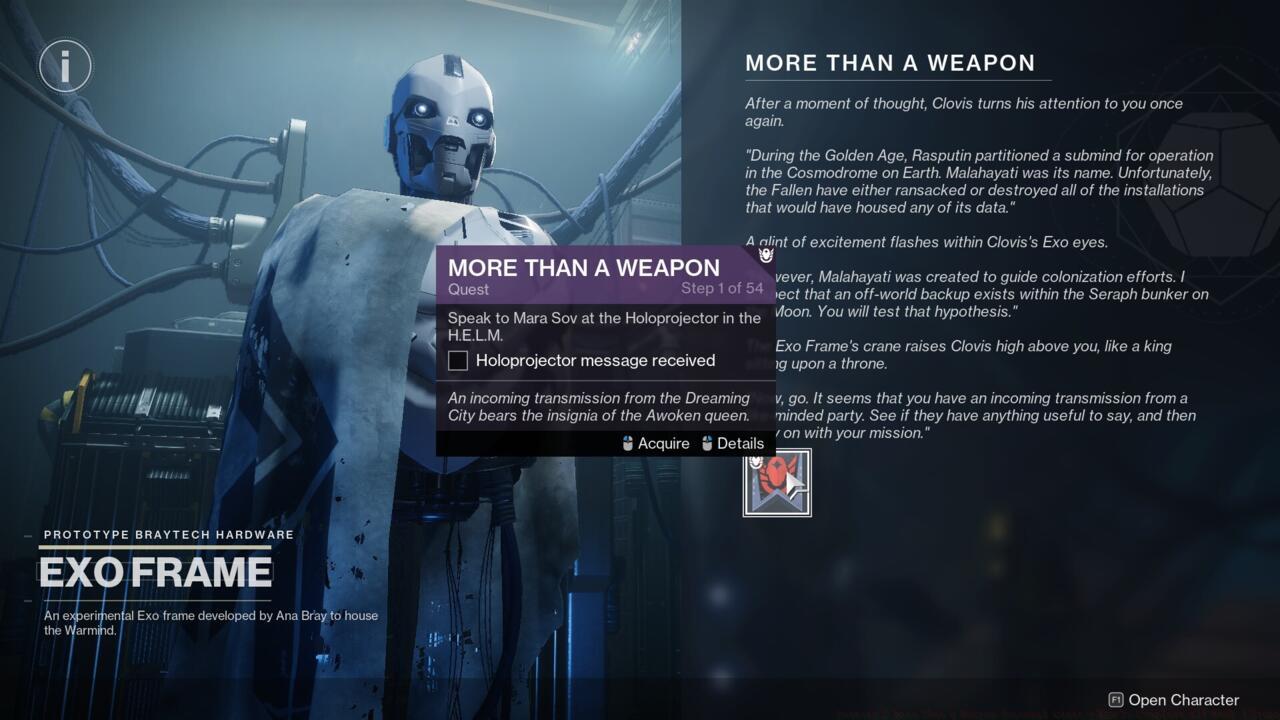Click the small emblem badge on the quest thumbnail
This screenshot has height=720, width=1280.
pos(755,462)
